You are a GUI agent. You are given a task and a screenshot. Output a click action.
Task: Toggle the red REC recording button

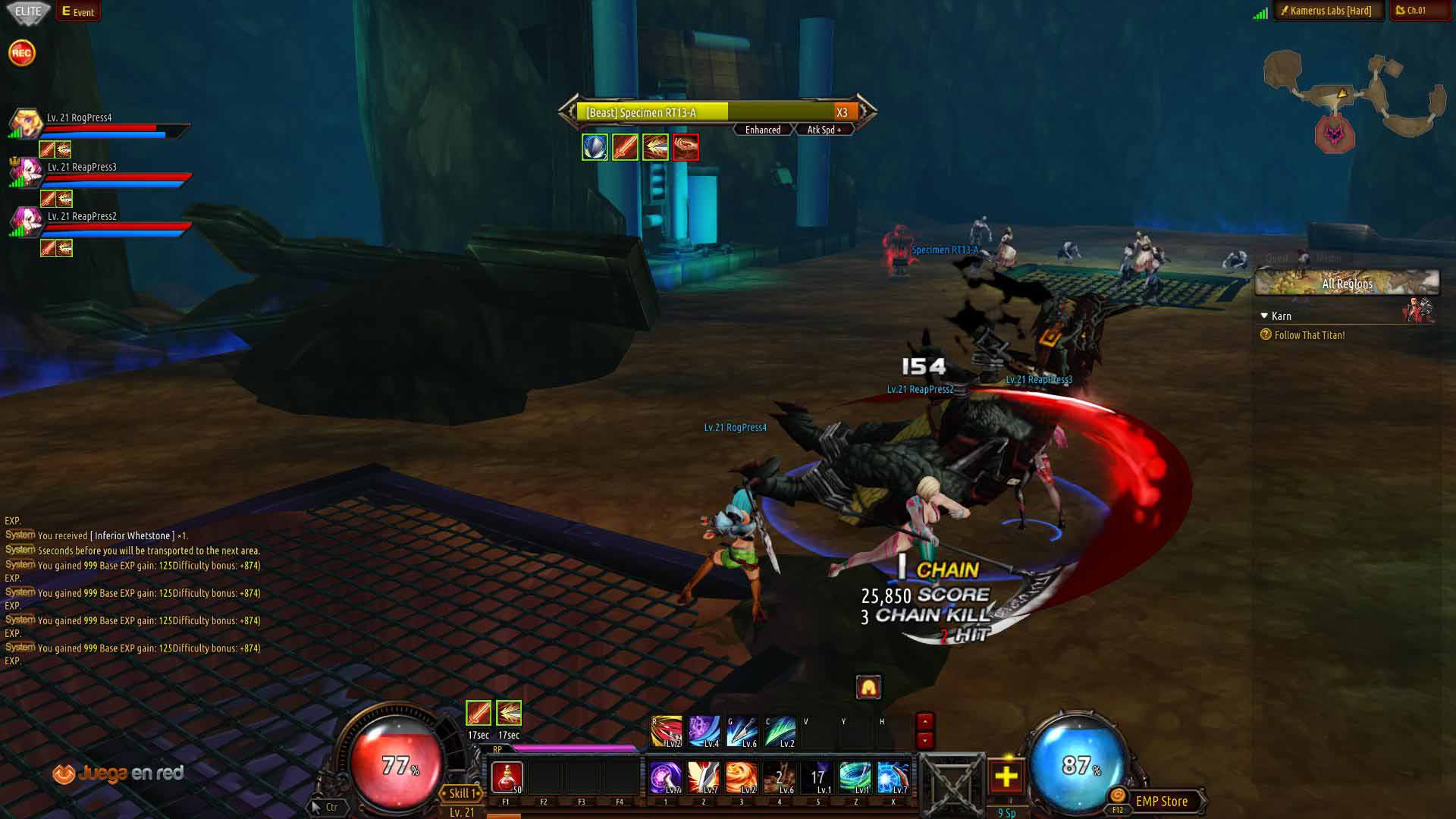(x=21, y=53)
